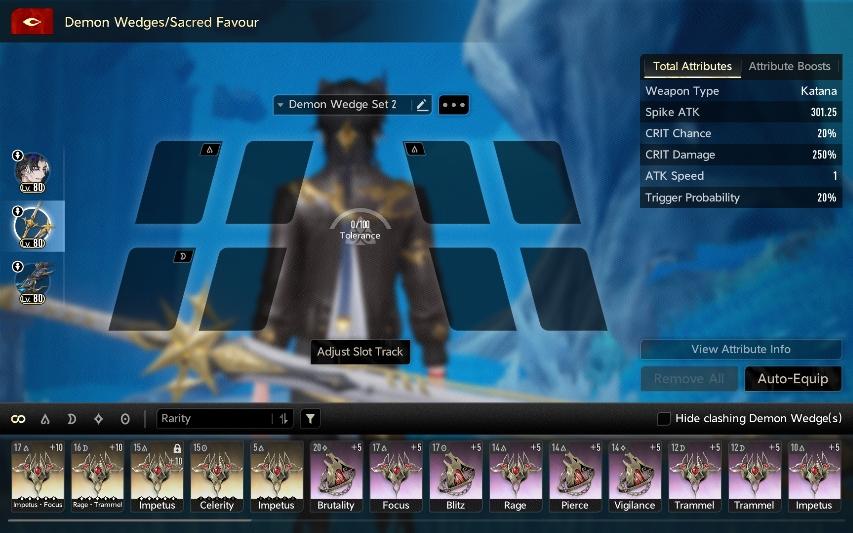Choose the Impetus - Focus wedge
The image size is (853, 533).
(37, 477)
